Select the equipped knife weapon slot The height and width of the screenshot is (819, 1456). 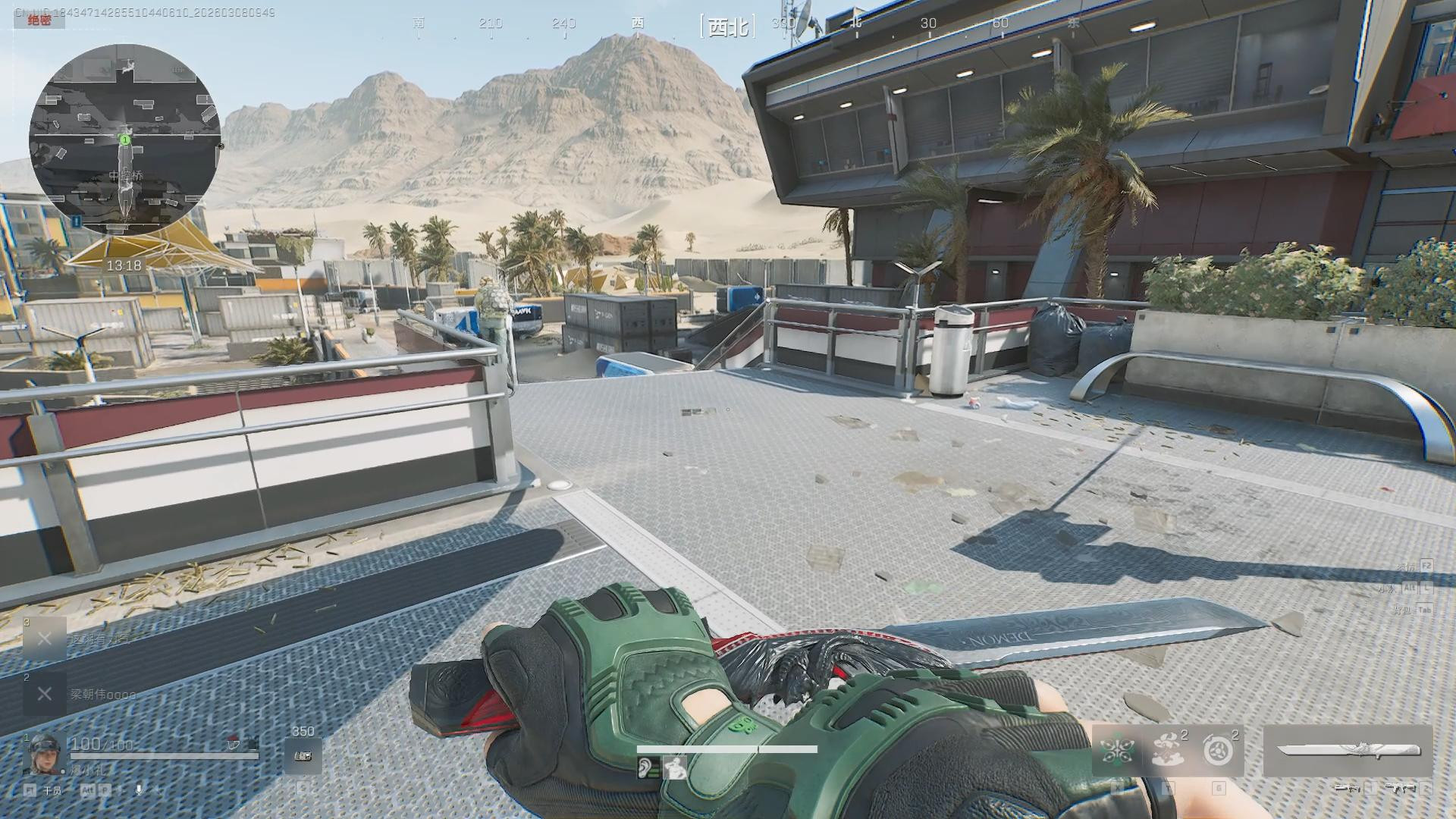[1348, 751]
